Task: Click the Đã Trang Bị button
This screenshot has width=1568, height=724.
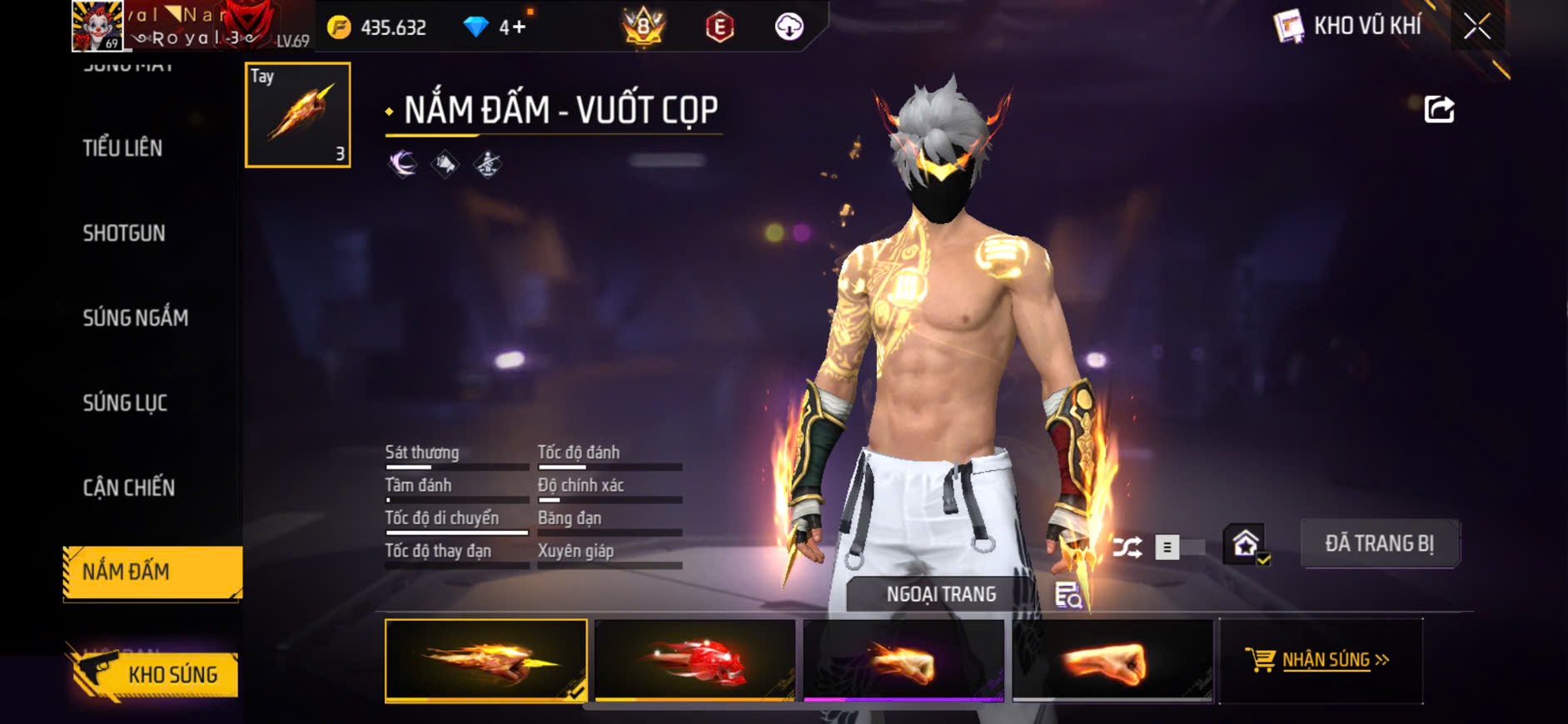Action: [1379, 544]
